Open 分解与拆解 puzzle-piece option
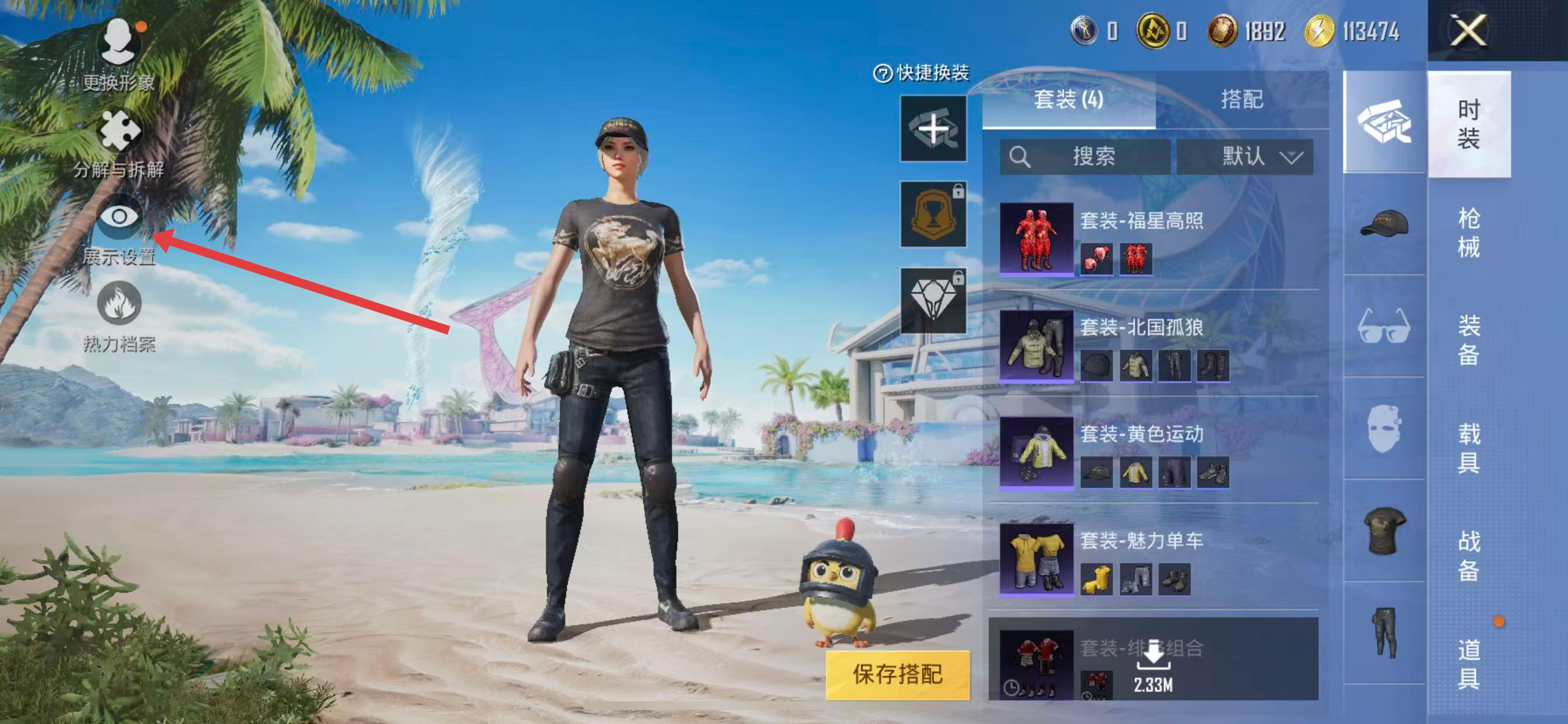The image size is (1568, 724). pyautogui.click(x=118, y=131)
